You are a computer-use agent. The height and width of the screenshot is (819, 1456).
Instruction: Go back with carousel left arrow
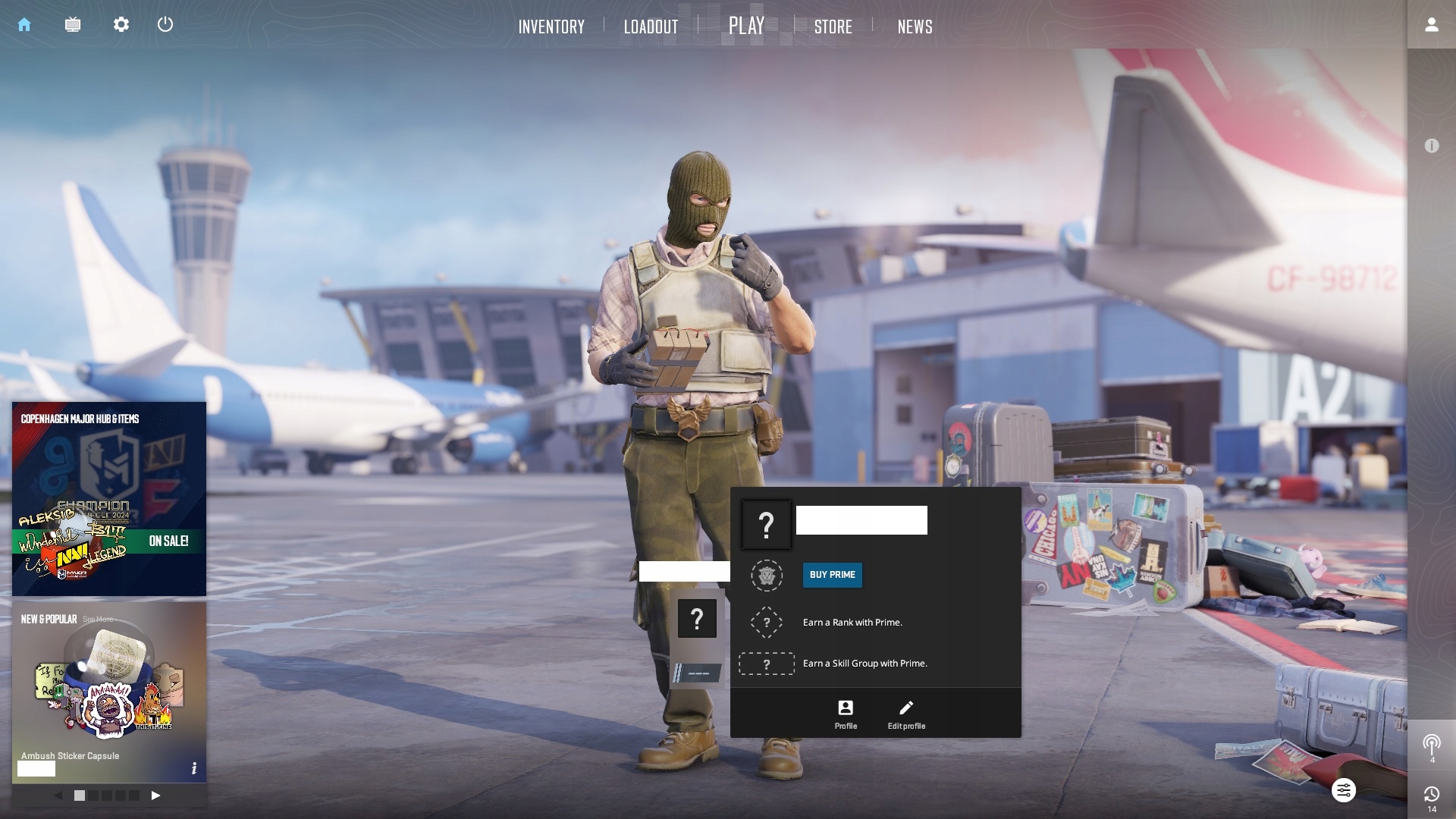coord(58,795)
